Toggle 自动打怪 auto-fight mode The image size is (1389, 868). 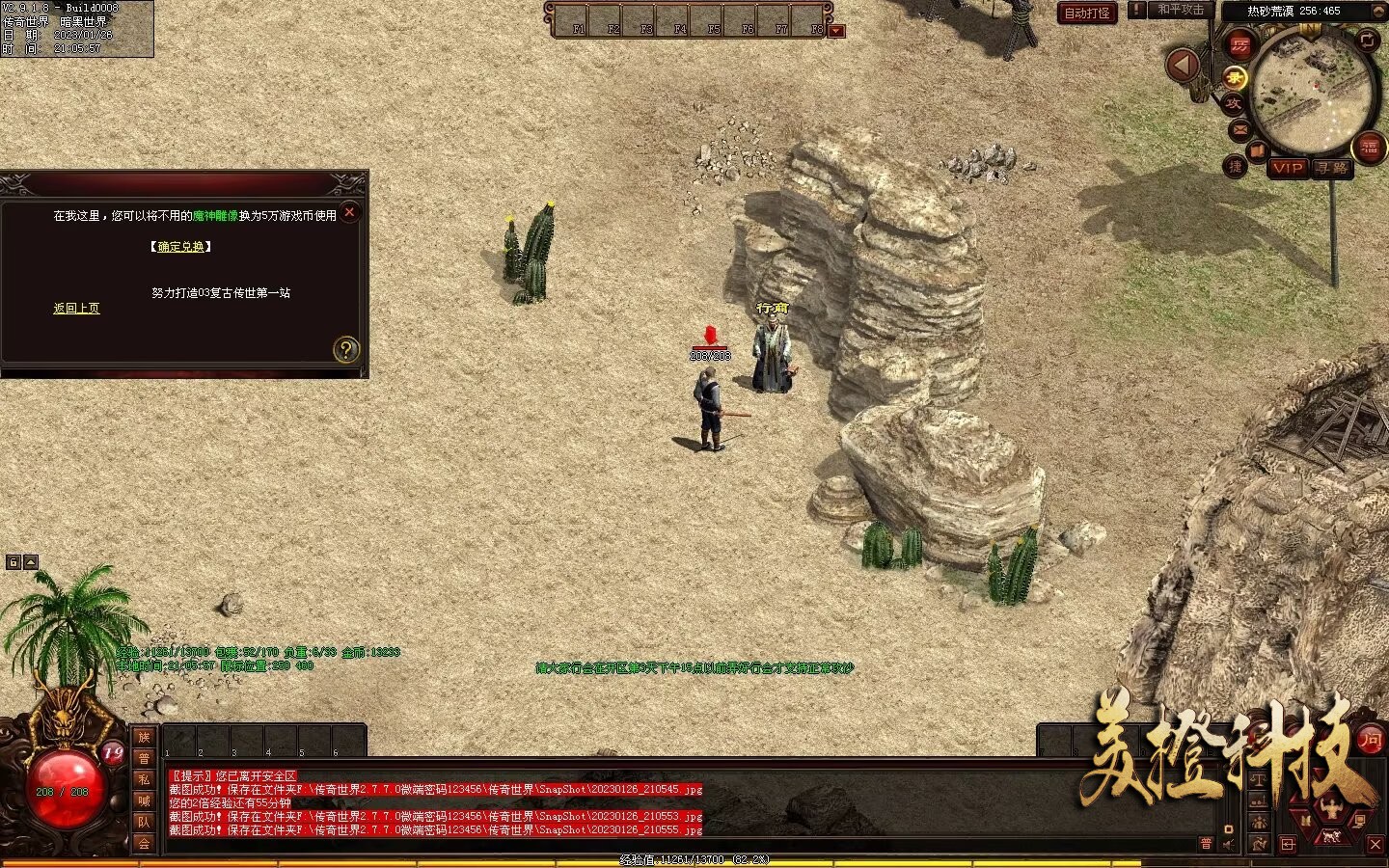click(1087, 13)
